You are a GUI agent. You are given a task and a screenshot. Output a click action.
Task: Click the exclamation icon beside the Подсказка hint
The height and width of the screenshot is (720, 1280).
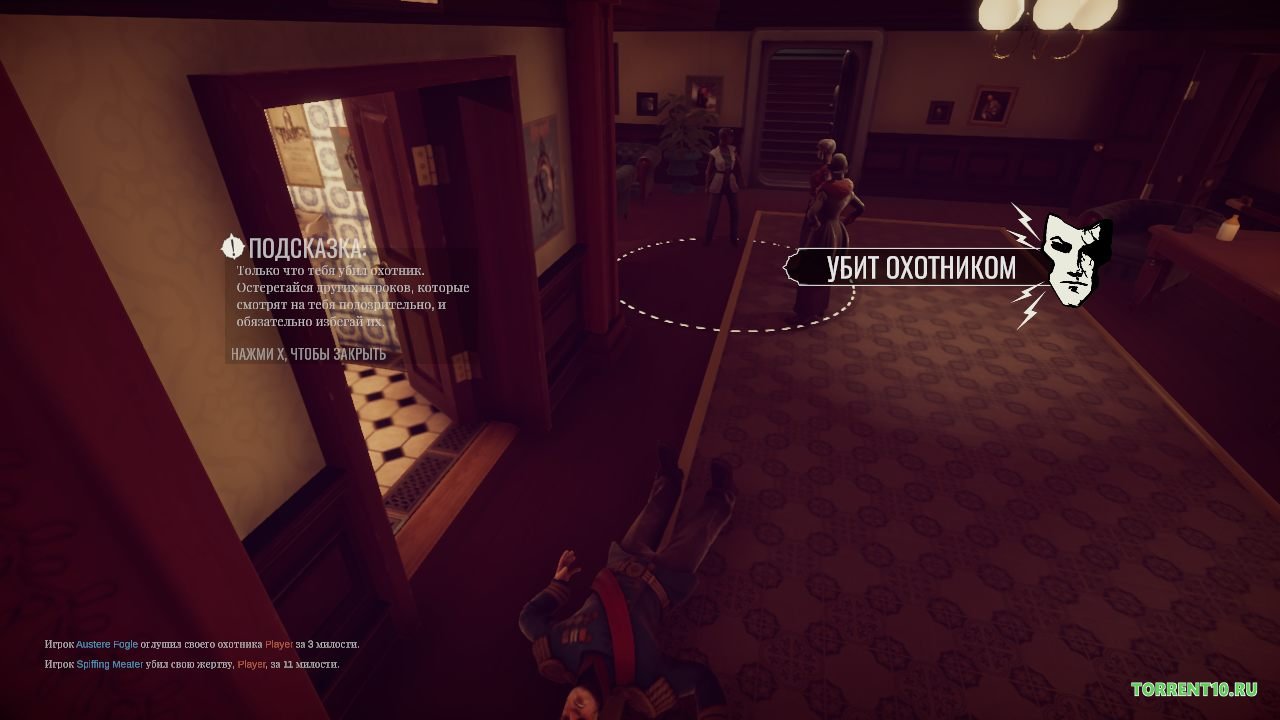pos(233,247)
